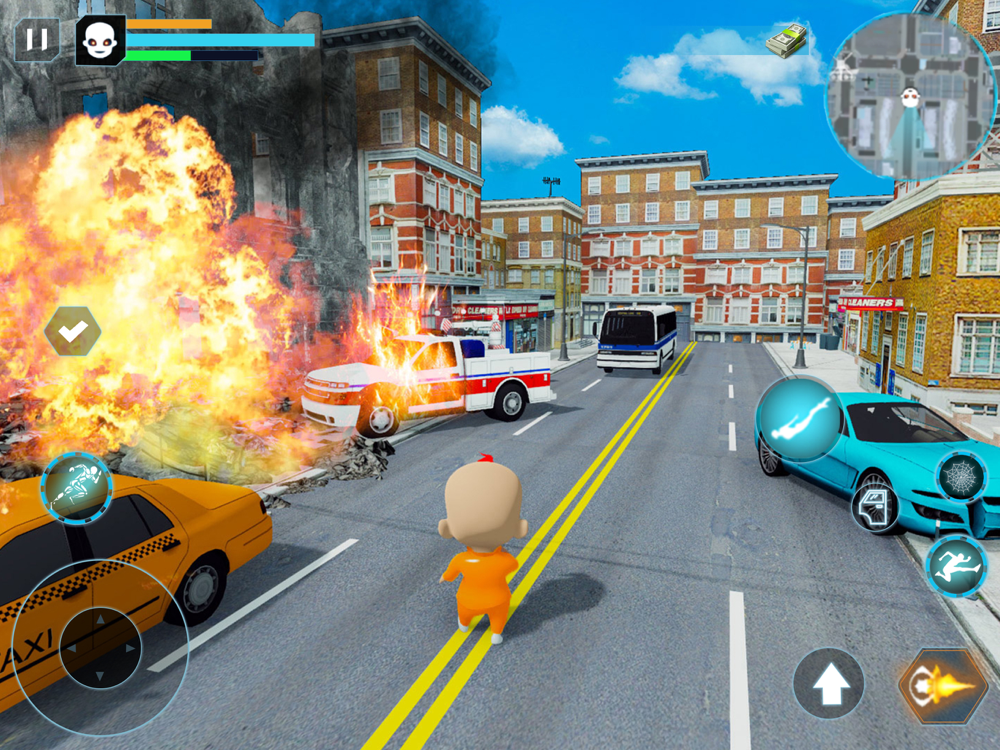The width and height of the screenshot is (1000, 750).
Task: Shoot the spider web ability
Action: [x=961, y=476]
